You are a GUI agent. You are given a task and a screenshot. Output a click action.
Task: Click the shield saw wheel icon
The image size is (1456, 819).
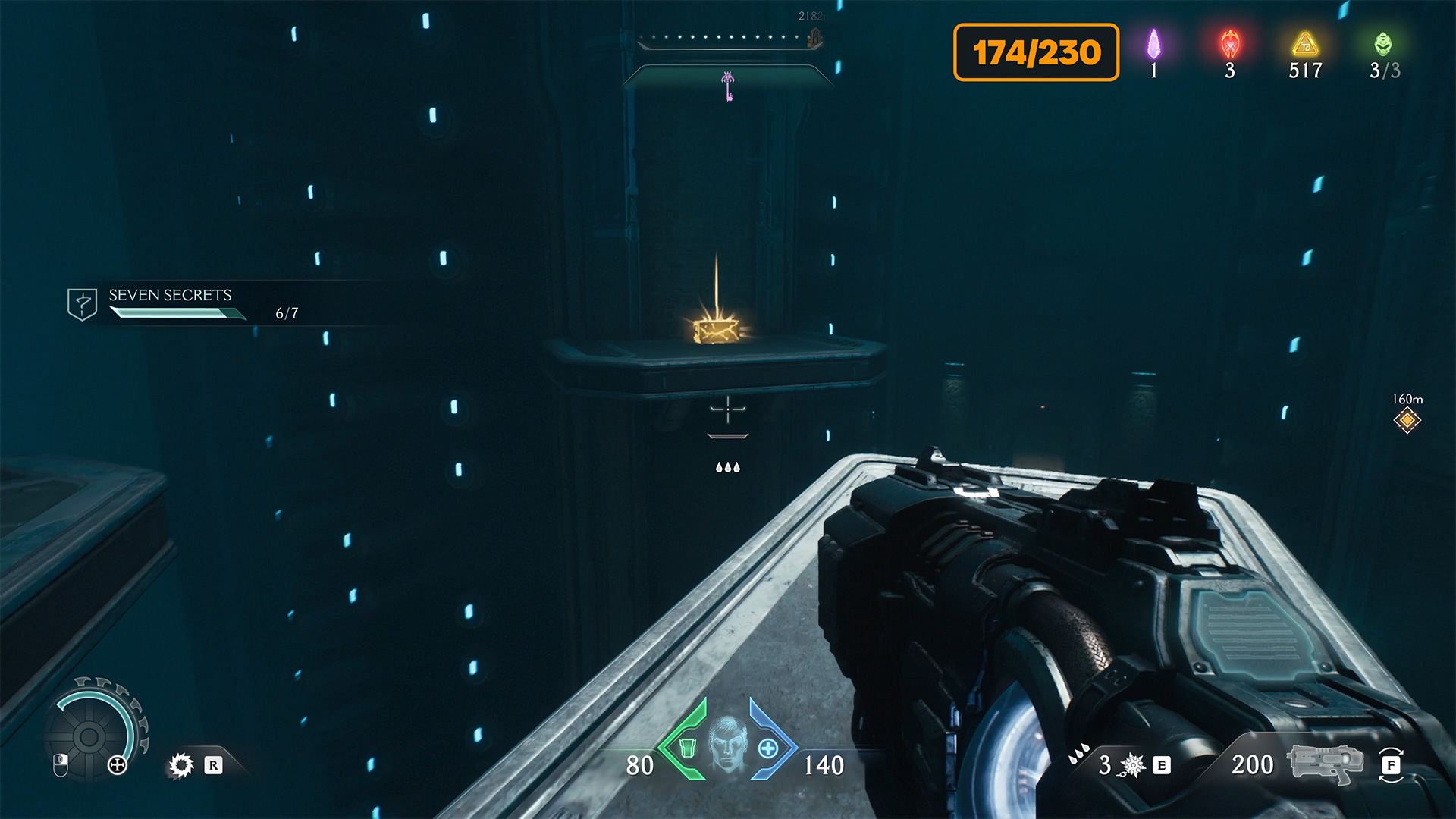click(89, 736)
